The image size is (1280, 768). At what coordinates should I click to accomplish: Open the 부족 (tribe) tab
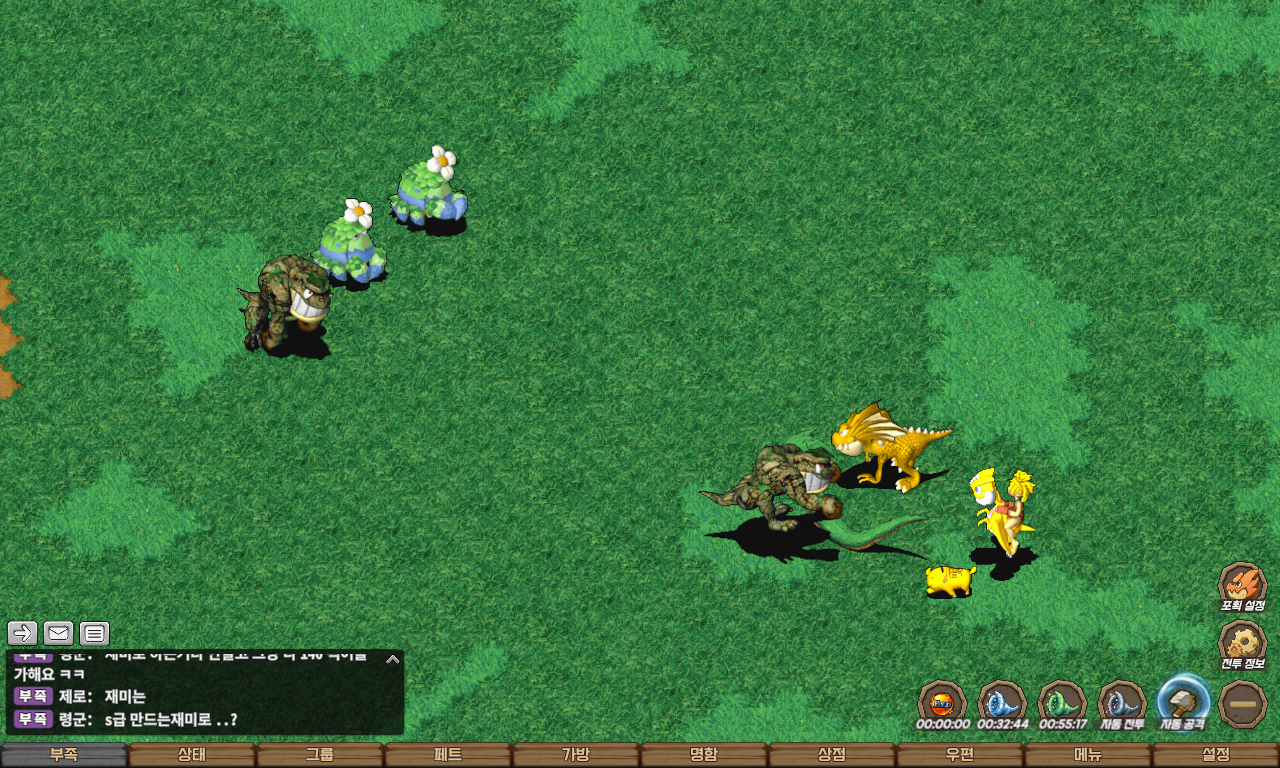(x=64, y=755)
